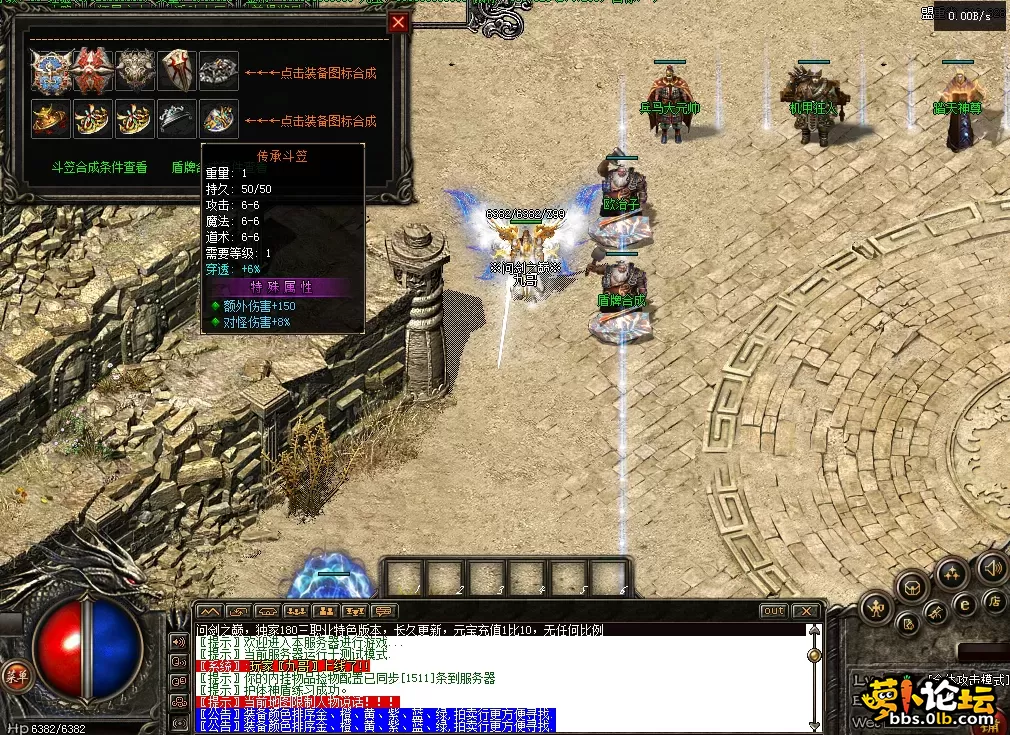This screenshot has height=735, width=1010.
Task: Click the speech bubble chat icon
Action: [x=383, y=611]
